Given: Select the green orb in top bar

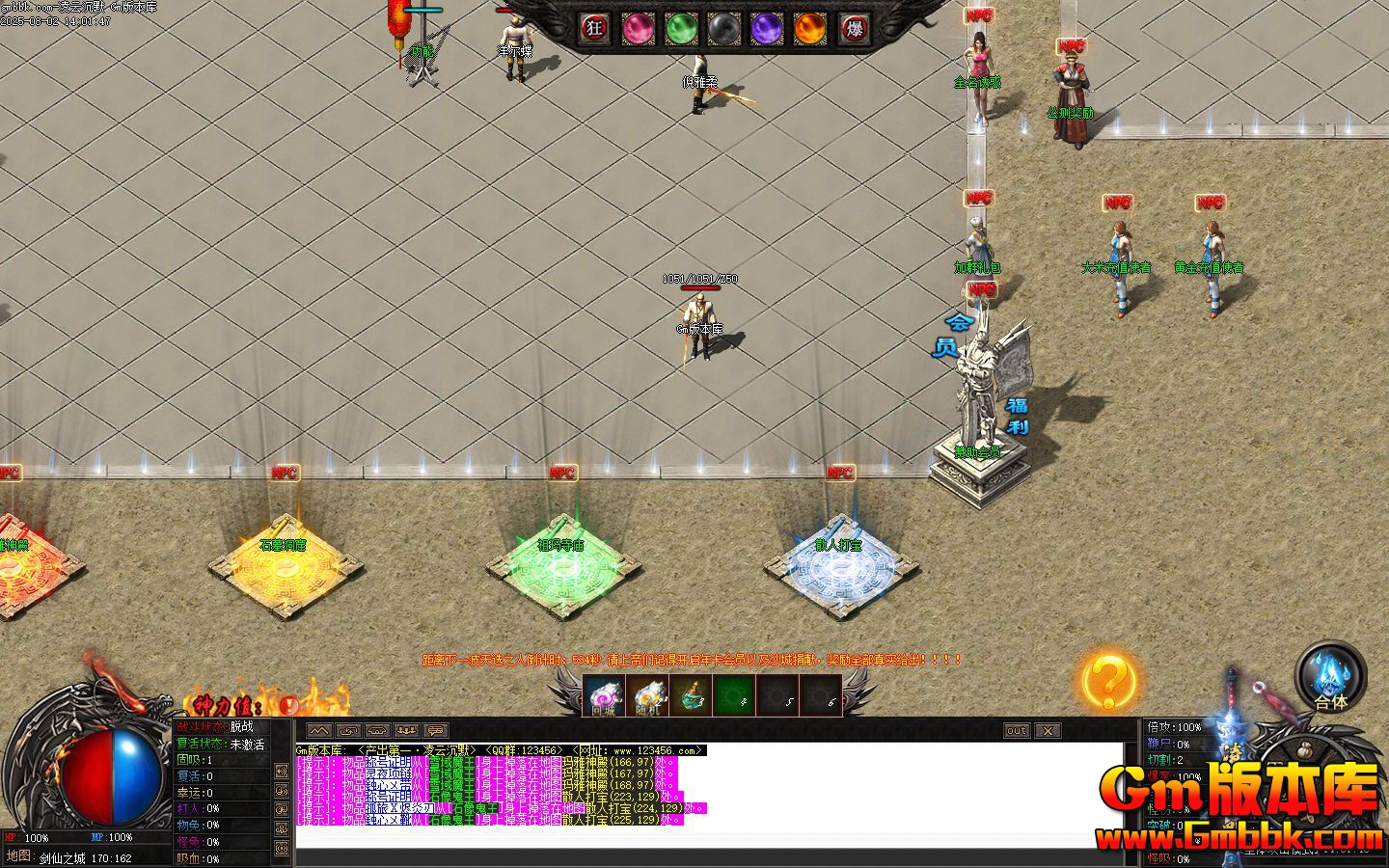Looking at the screenshot, I should coord(681,29).
